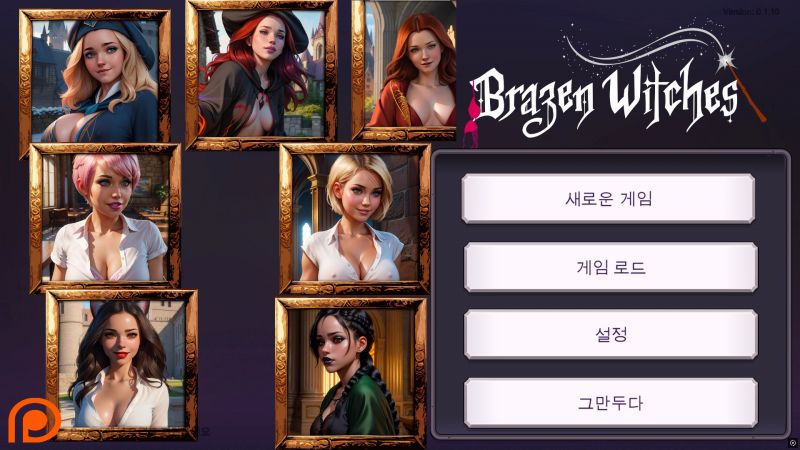Viewport: 800px width, 450px height.
Task: Open the 설정 settings menu
Action: pos(608,335)
